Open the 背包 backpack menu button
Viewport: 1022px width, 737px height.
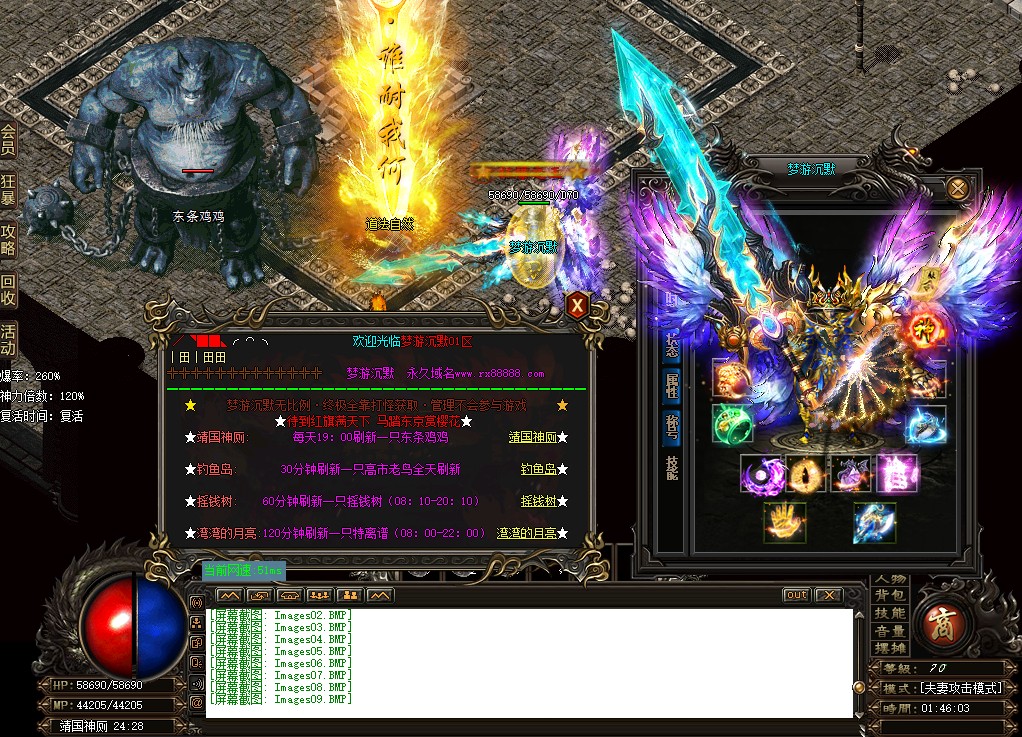(x=889, y=596)
